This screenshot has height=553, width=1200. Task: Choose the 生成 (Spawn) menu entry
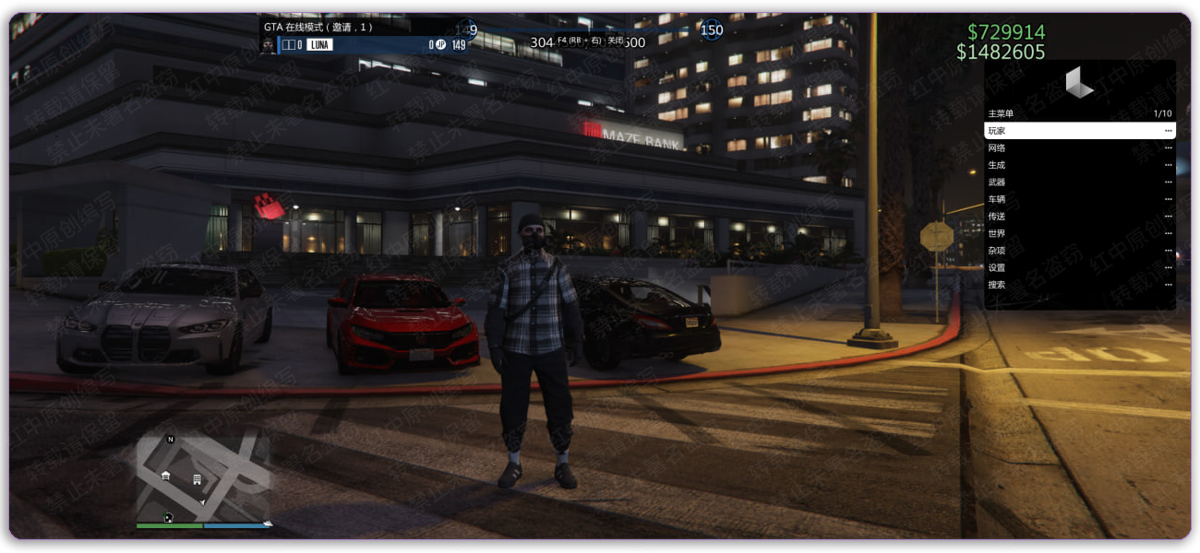coord(1079,165)
